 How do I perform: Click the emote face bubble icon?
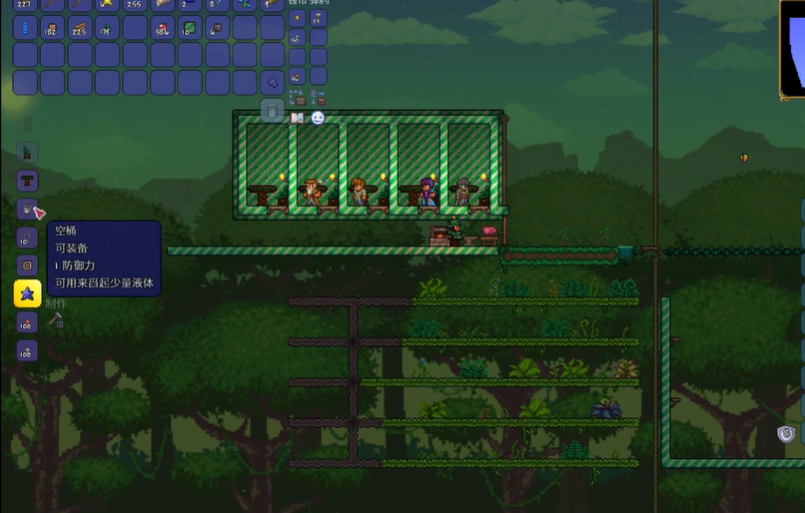click(x=317, y=118)
